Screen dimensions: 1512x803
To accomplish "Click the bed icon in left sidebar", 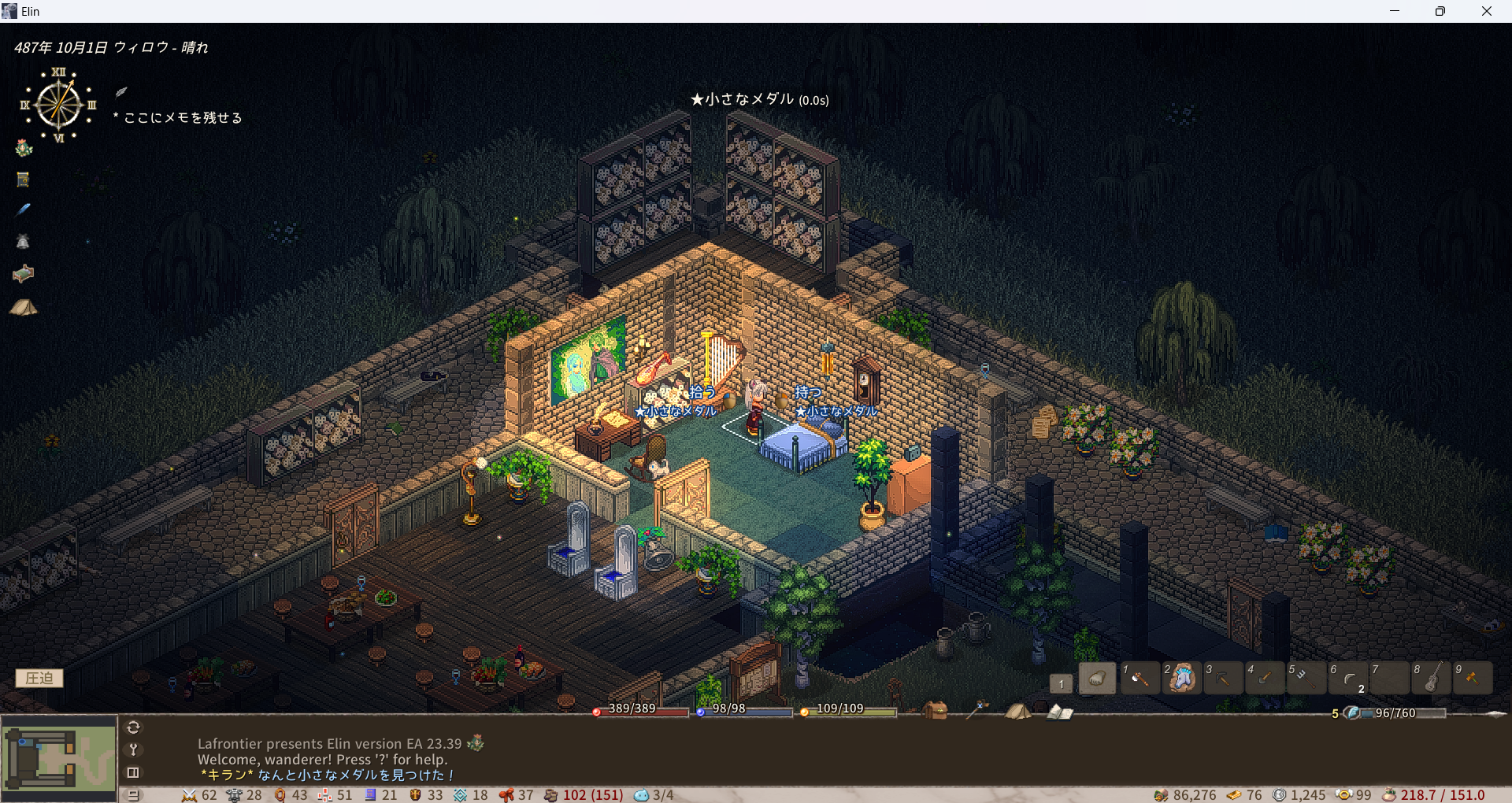I will point(23,273).
